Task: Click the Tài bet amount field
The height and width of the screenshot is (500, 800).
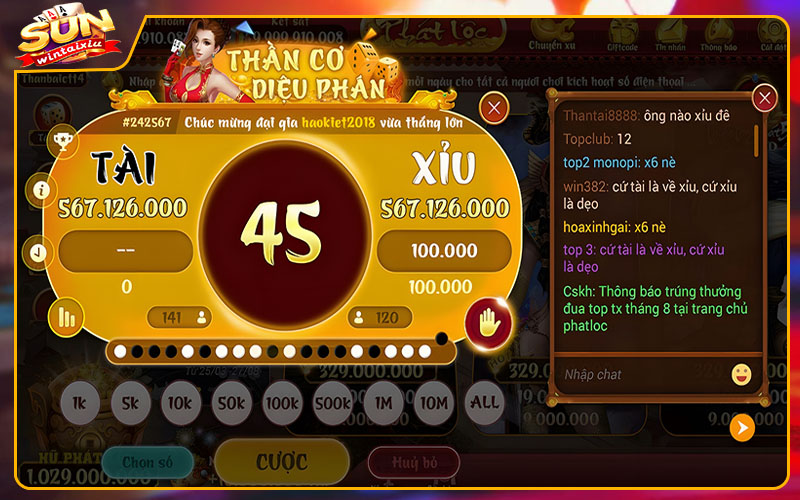Action: (x=126, y=251)
